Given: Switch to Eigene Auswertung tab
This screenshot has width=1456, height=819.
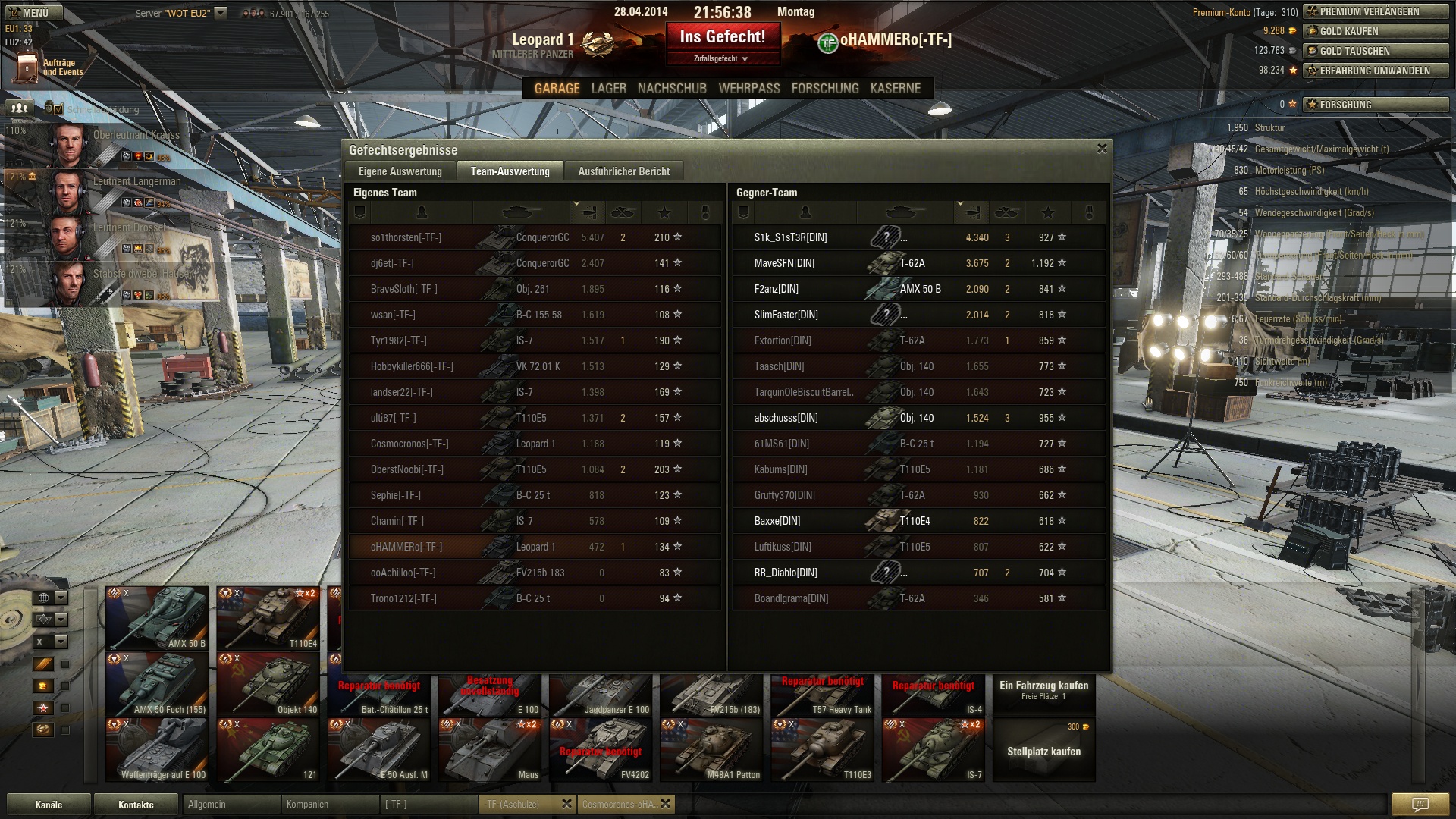Looking at the screenshot, I should pos(400,171).
